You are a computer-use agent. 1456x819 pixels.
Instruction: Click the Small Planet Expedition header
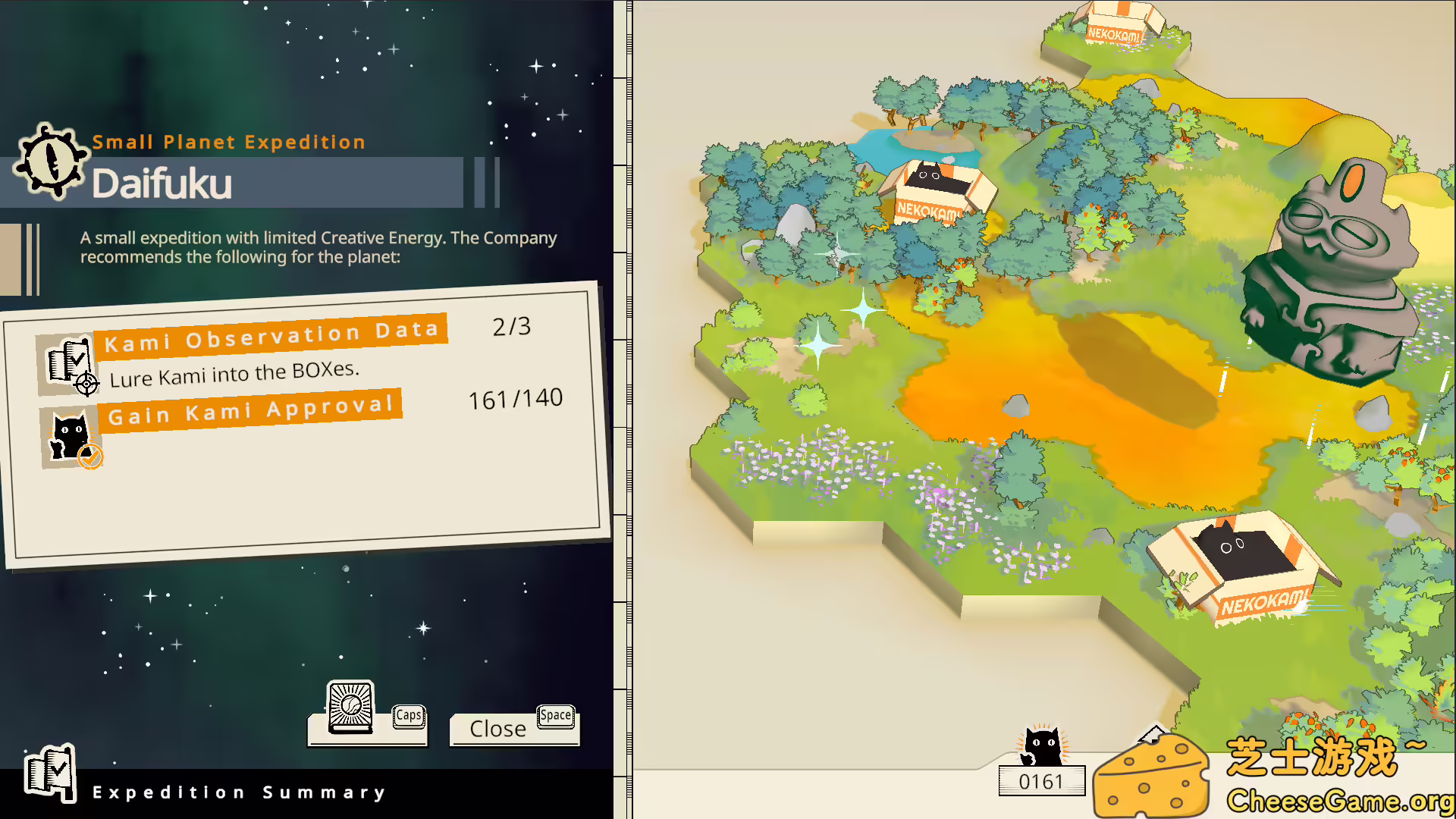click(x=229, y=142)
